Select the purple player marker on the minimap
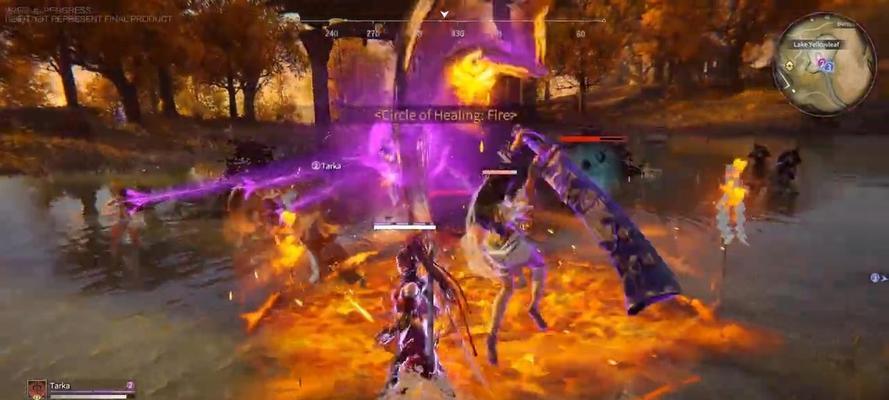 (x=822, y=63)
